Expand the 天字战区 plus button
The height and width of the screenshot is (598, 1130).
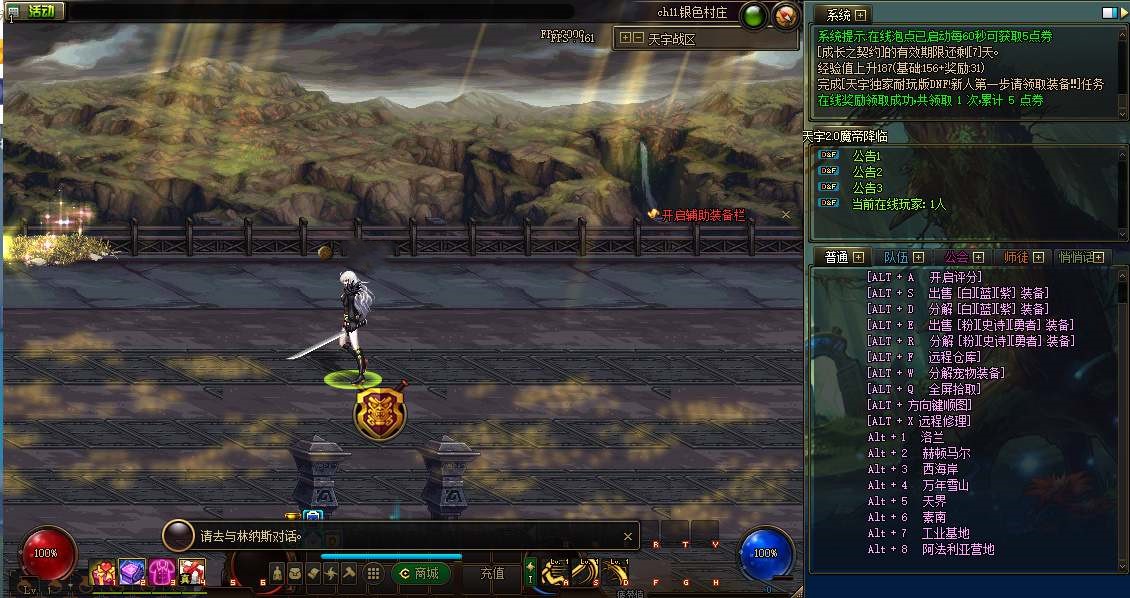[625, 39]
